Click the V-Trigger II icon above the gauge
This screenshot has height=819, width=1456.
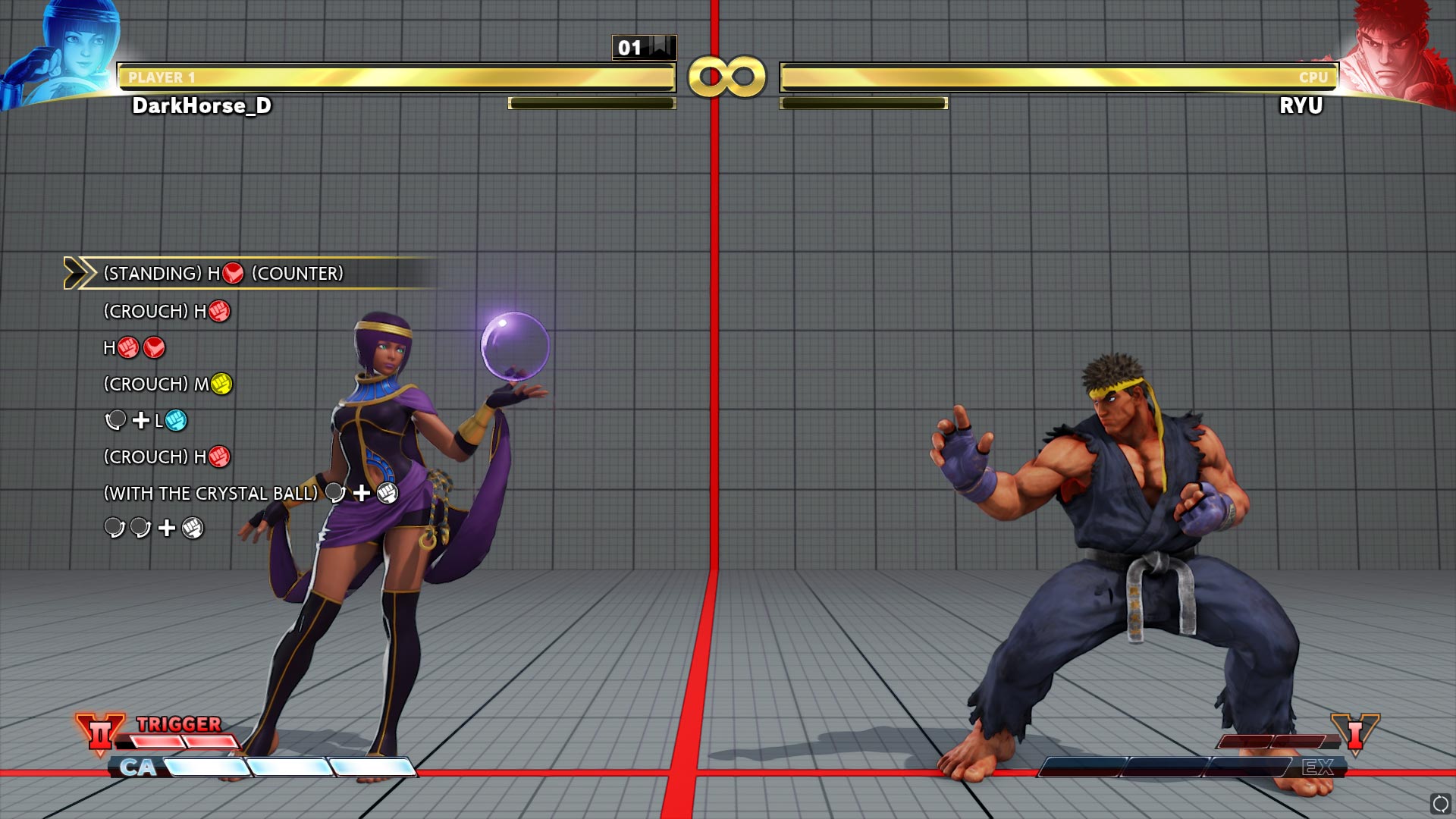[100, 734]
